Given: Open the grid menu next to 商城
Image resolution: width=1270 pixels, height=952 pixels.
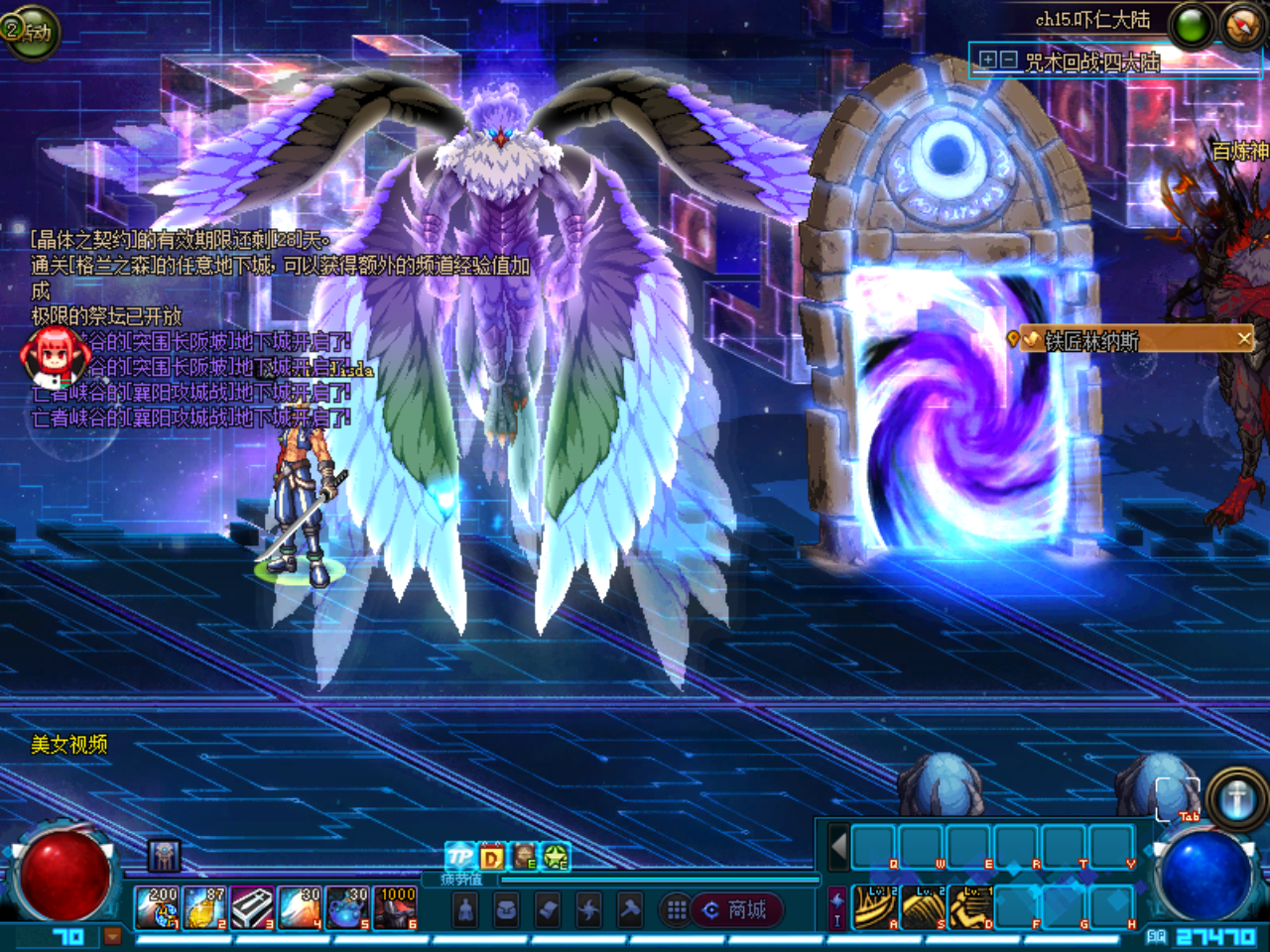Looking at the screenshot, I should [x=677, y=910].
